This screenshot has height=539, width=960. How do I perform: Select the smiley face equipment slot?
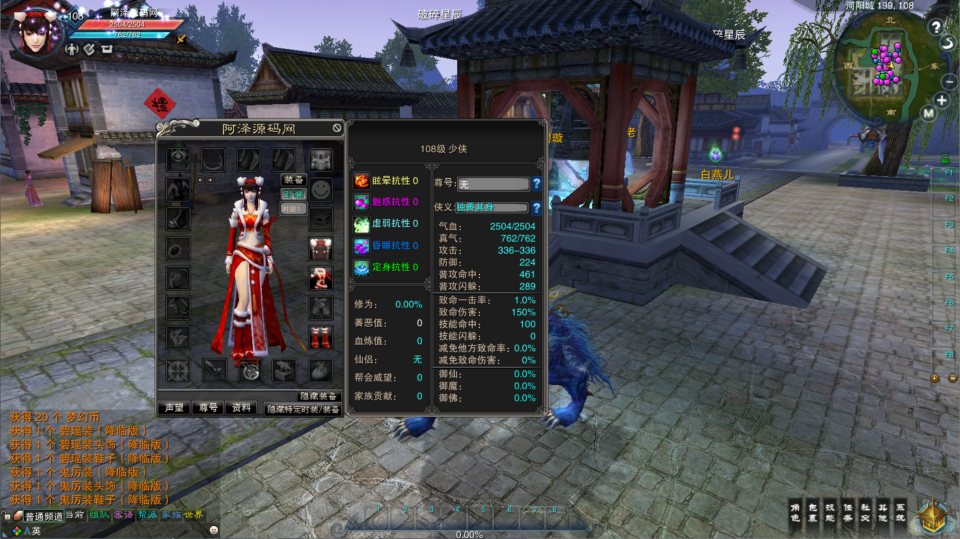point(320,189)
